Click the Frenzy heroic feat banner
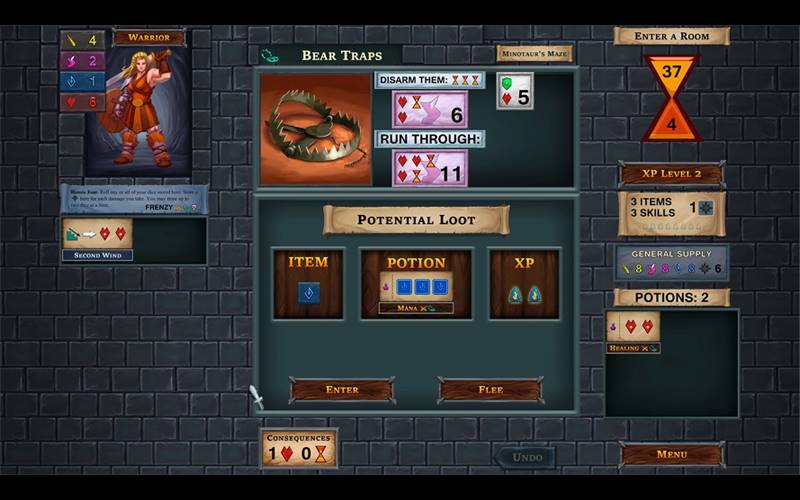The height and width of the screenshot is (500, 800). pos(134,199)
